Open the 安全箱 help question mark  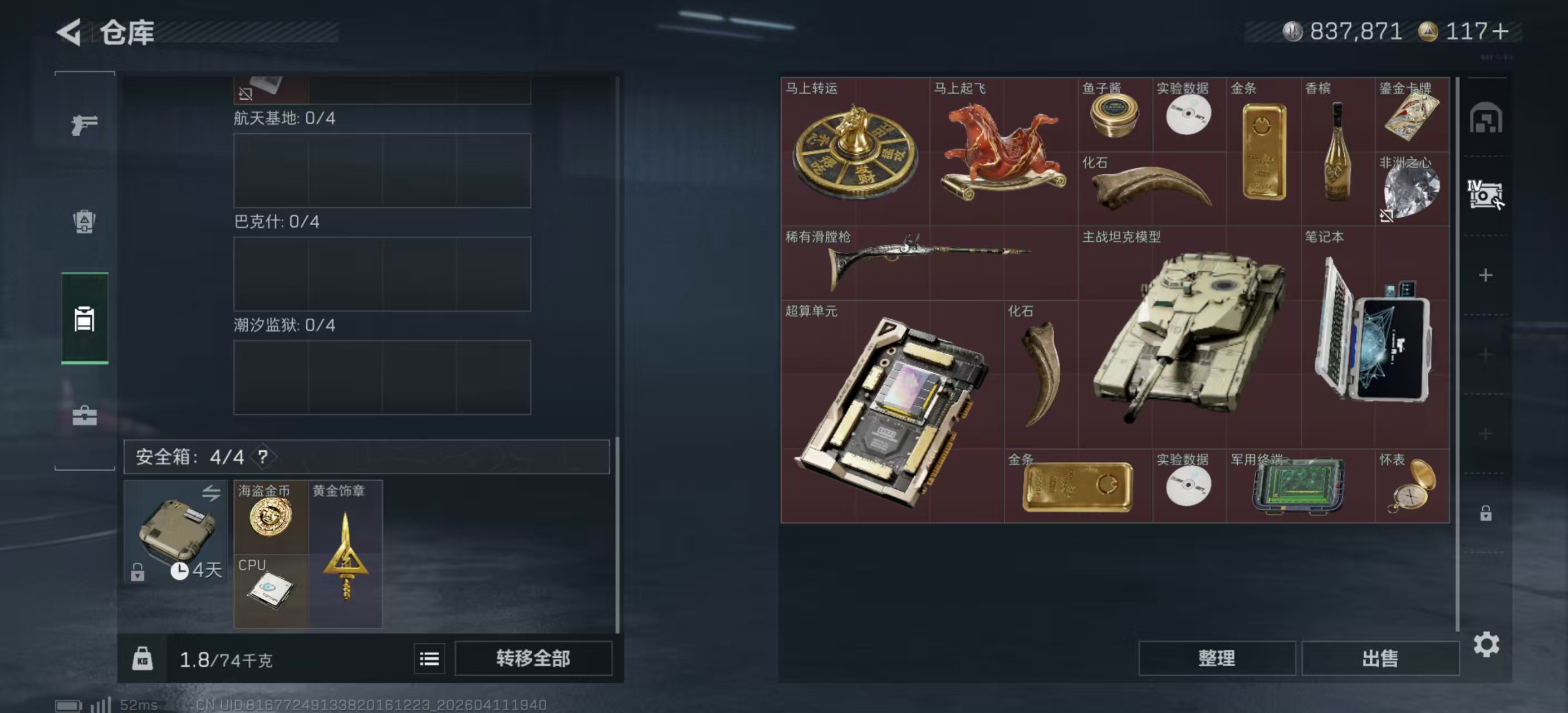[263, 457]
